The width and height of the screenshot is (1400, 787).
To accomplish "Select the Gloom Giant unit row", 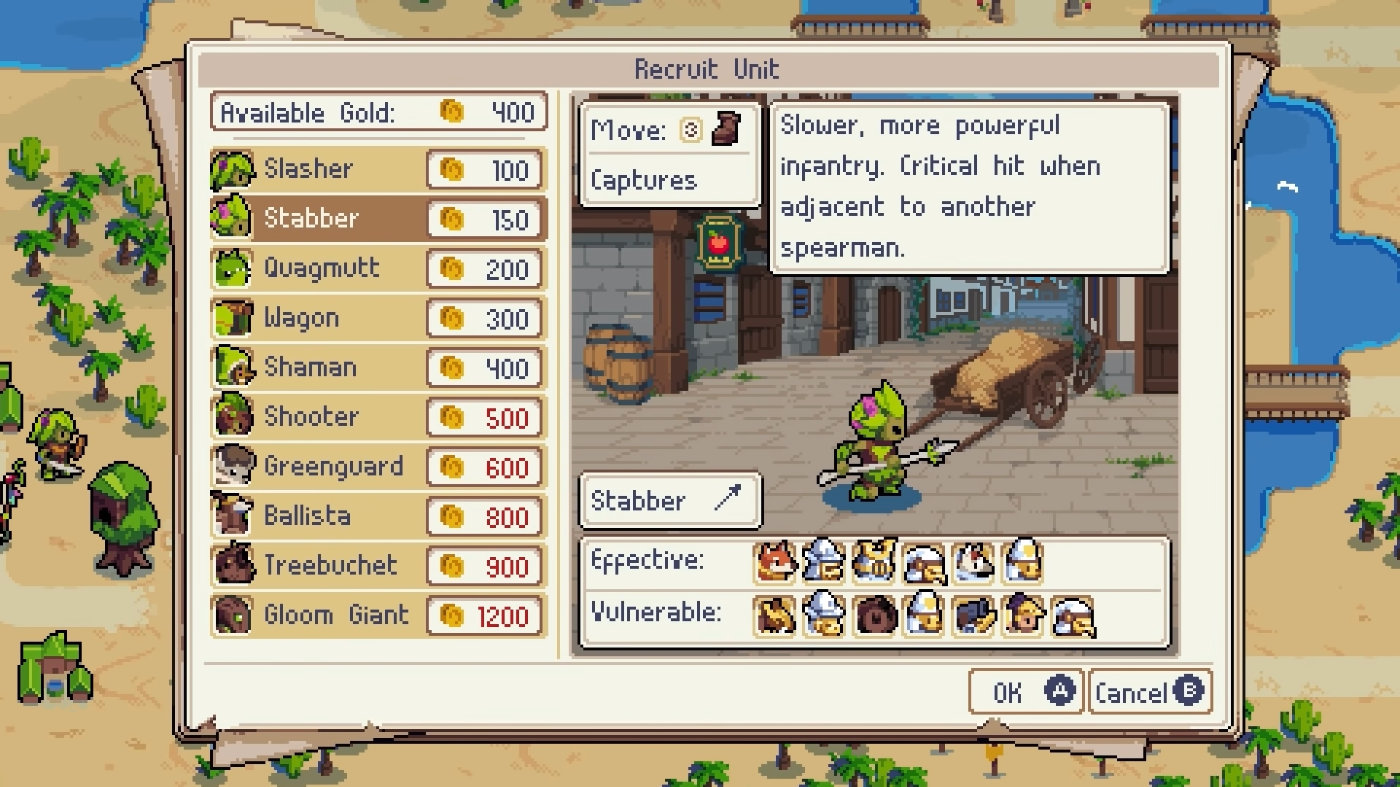I will [x=378, y=615].
